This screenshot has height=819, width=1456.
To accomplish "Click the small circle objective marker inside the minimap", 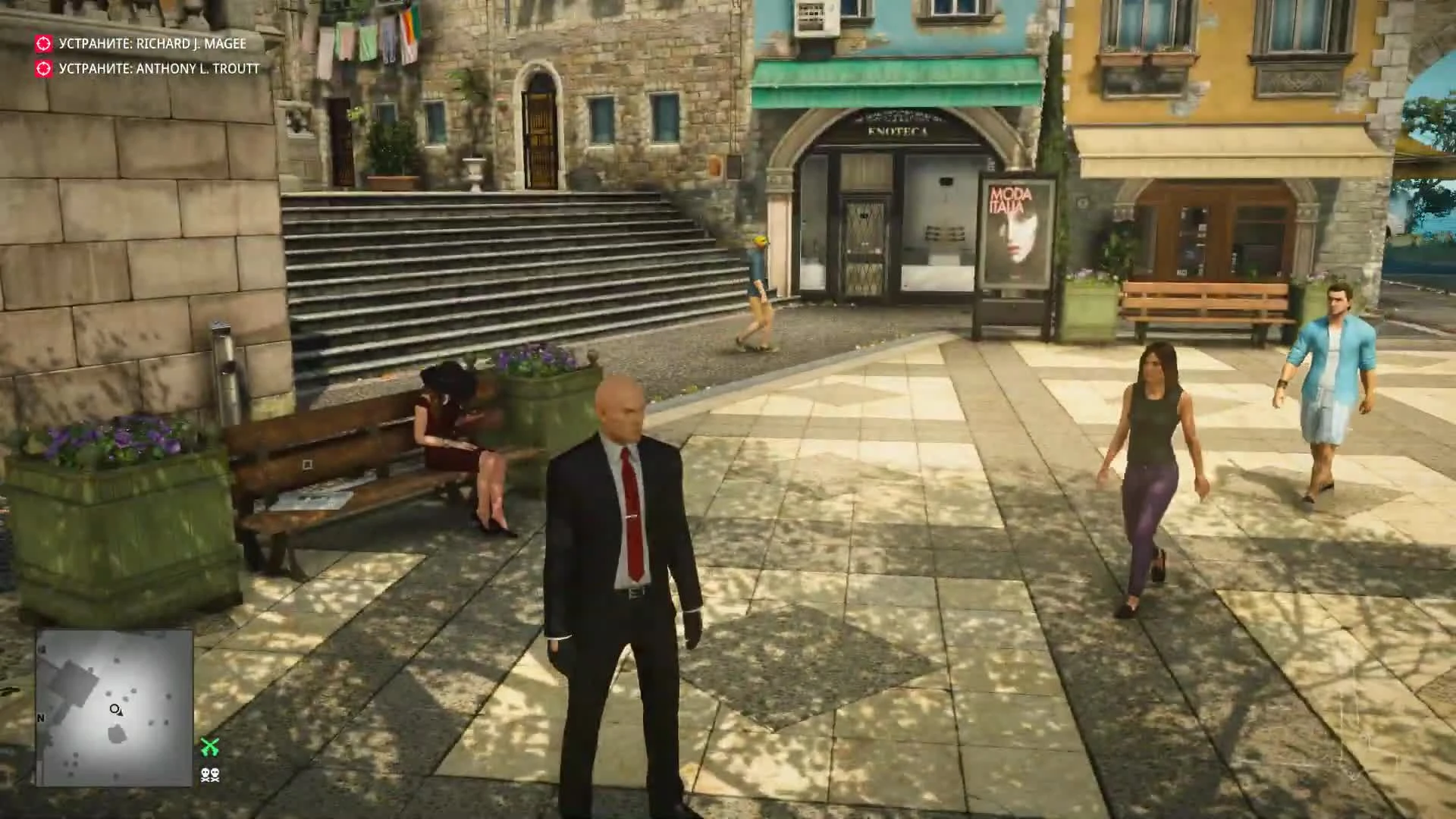I will pos(115,709).
